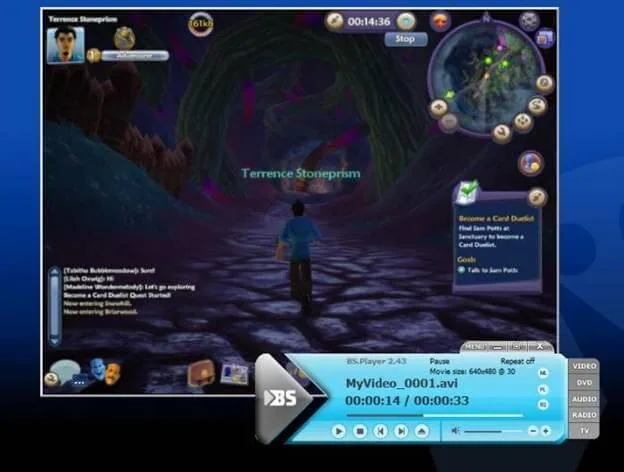The width and height of the screenshot is (624, 472).
Task: Open the brown backpack icon
Action: [x=201, y=373]
